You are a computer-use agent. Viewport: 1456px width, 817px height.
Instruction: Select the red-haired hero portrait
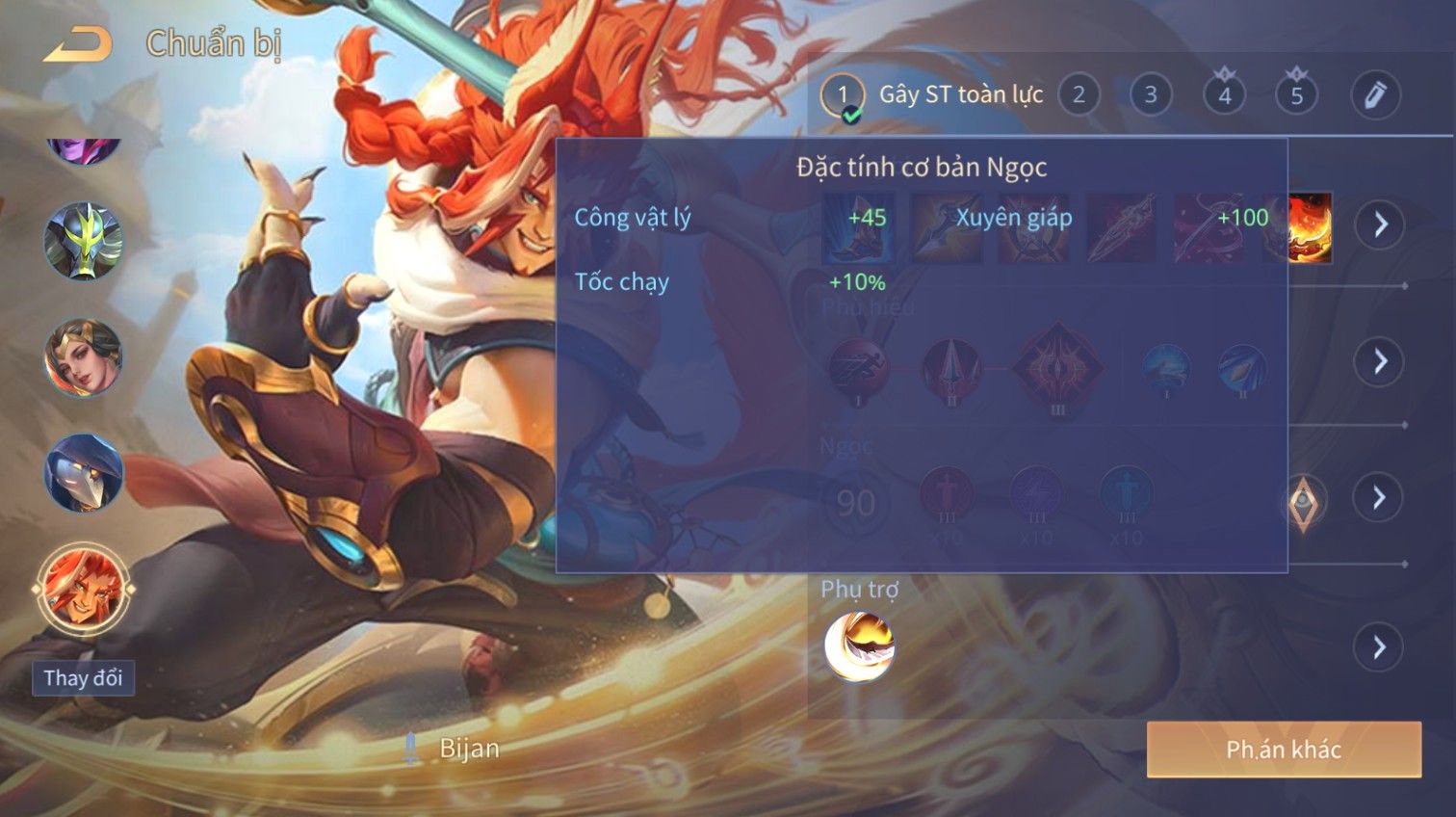[83, 588]
